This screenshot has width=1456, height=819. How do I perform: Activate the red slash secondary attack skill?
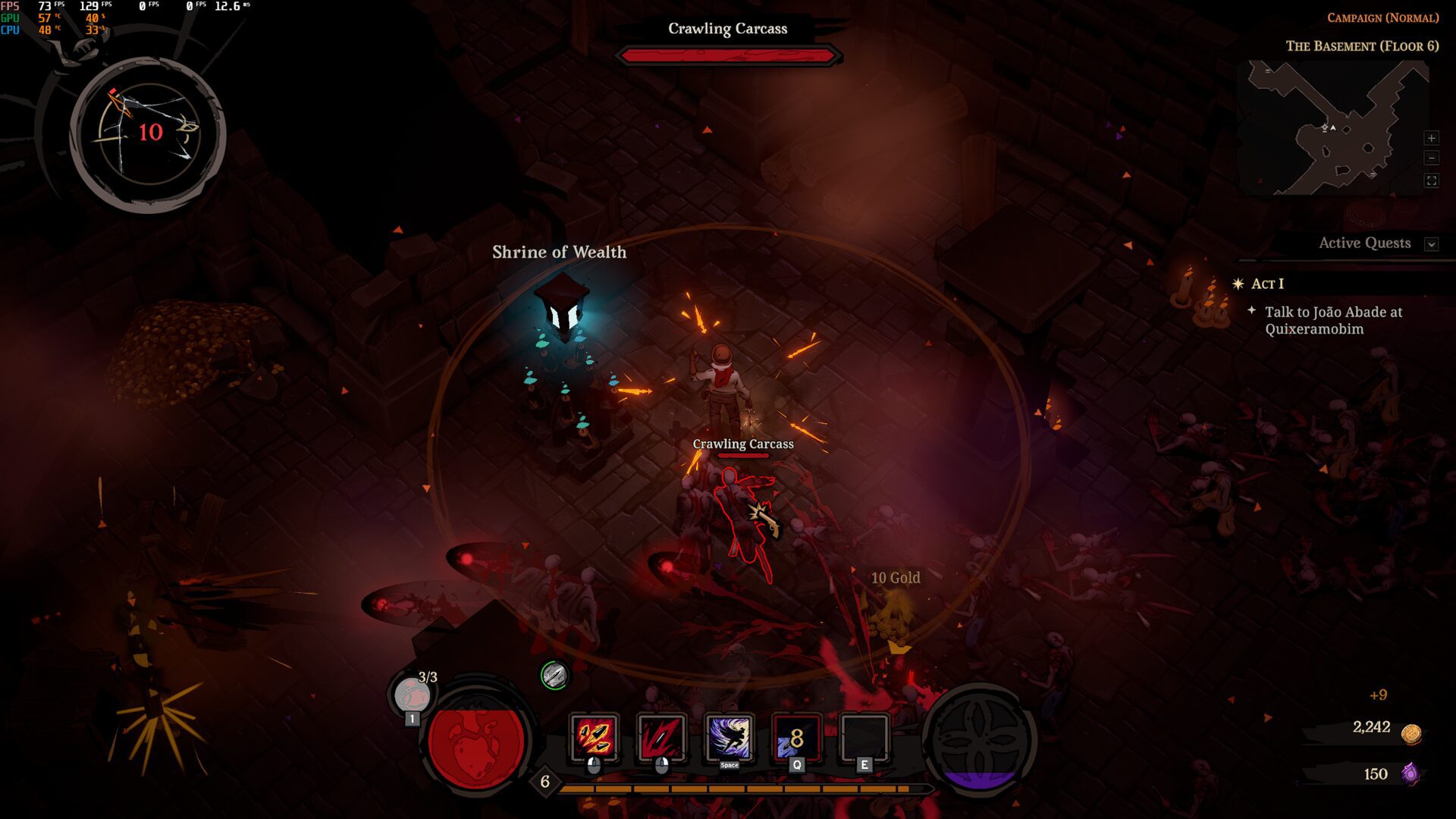[661, 737]
